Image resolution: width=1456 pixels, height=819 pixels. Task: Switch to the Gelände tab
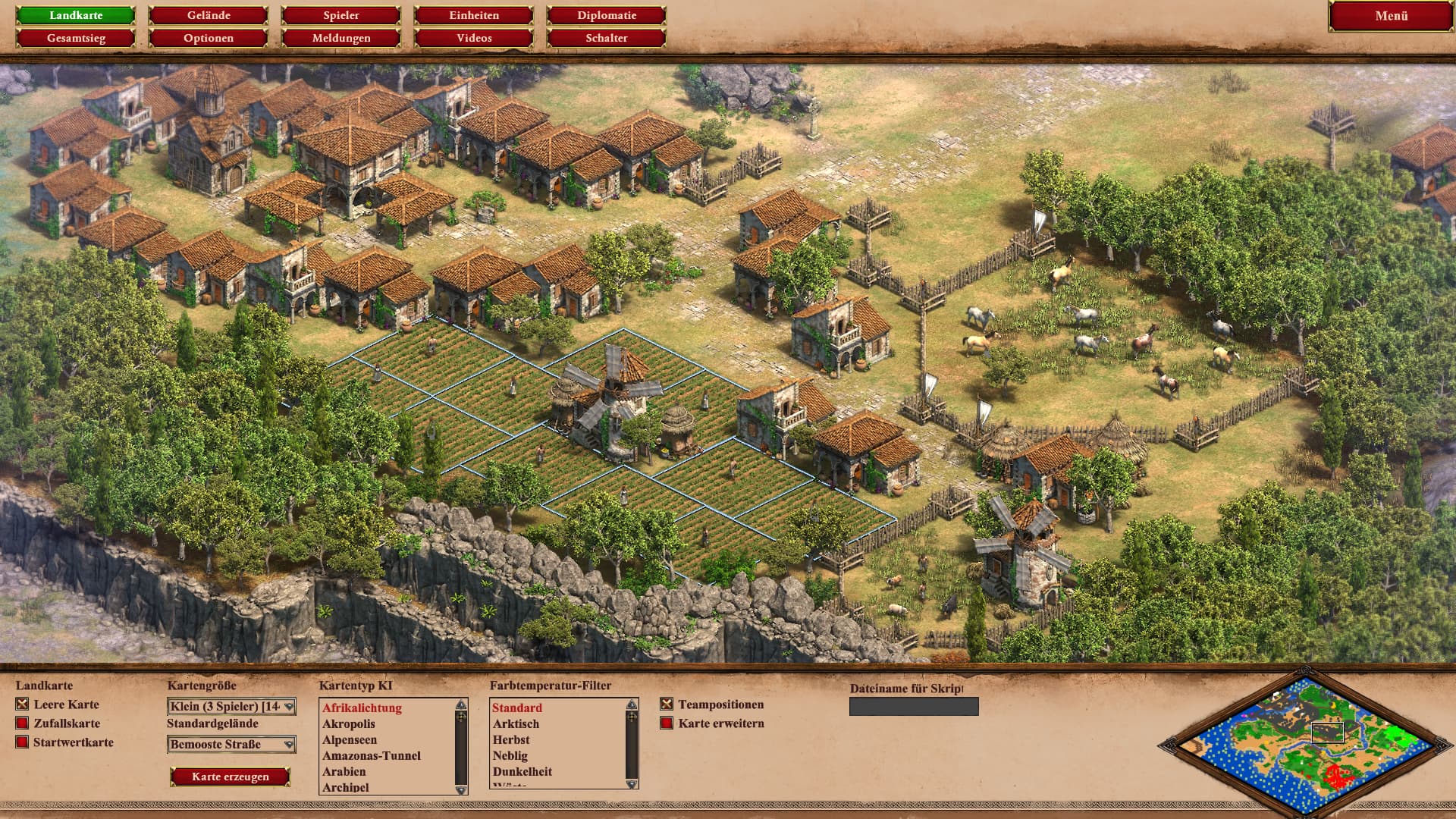pos(209,15)
